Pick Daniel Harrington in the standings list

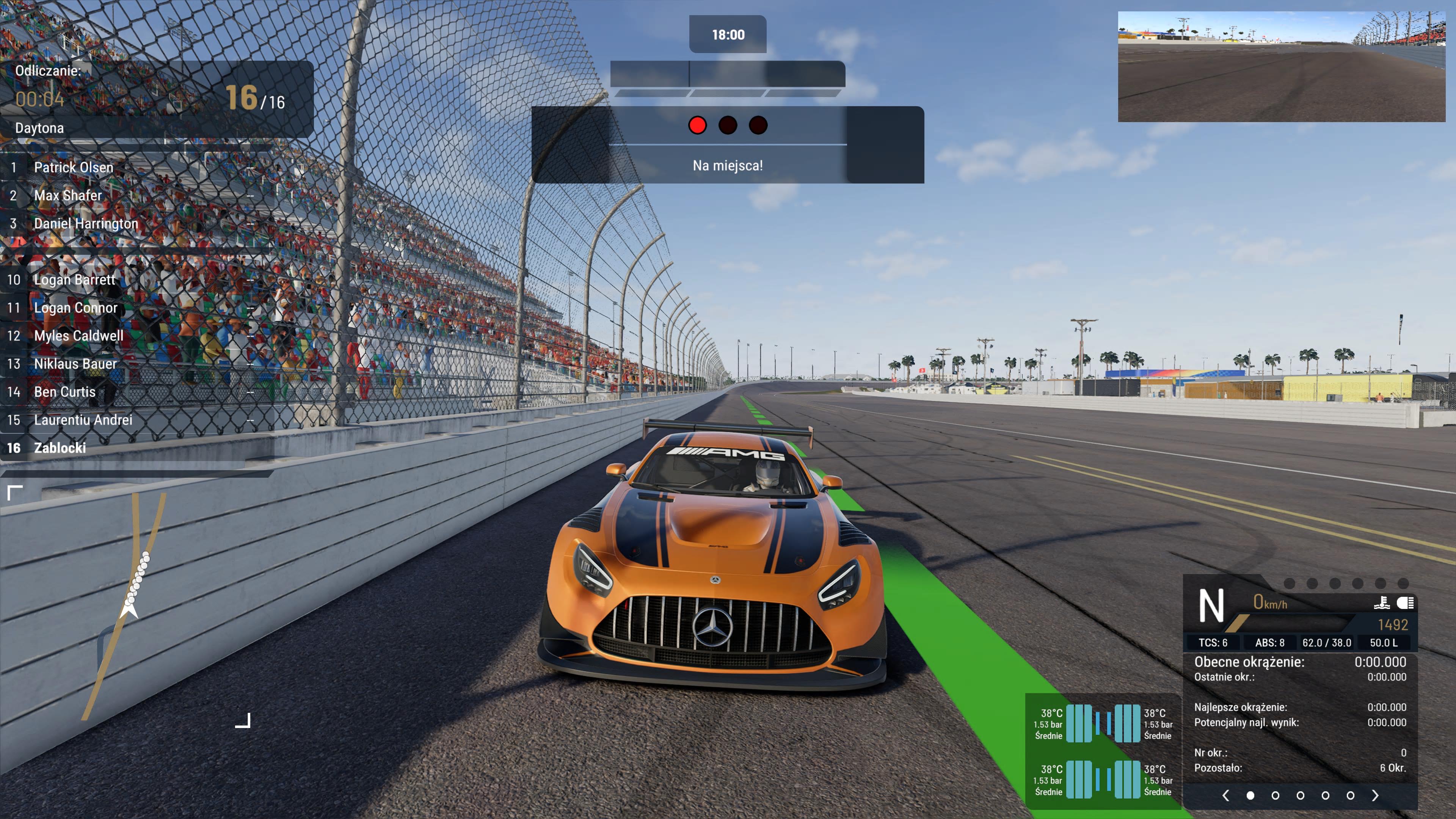click(x=86, y=224)
